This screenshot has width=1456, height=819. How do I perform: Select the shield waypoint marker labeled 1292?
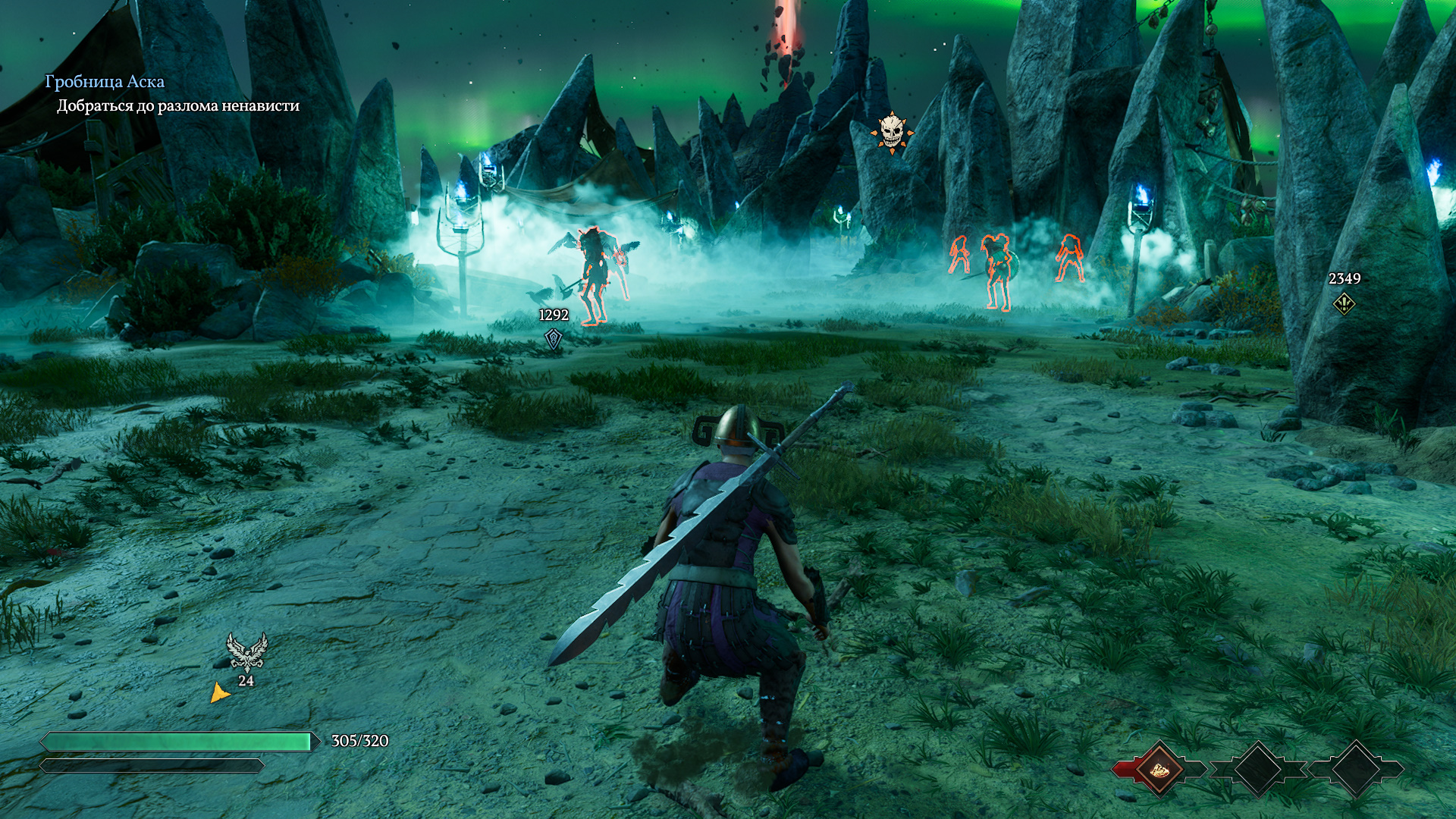pos(554,337)
